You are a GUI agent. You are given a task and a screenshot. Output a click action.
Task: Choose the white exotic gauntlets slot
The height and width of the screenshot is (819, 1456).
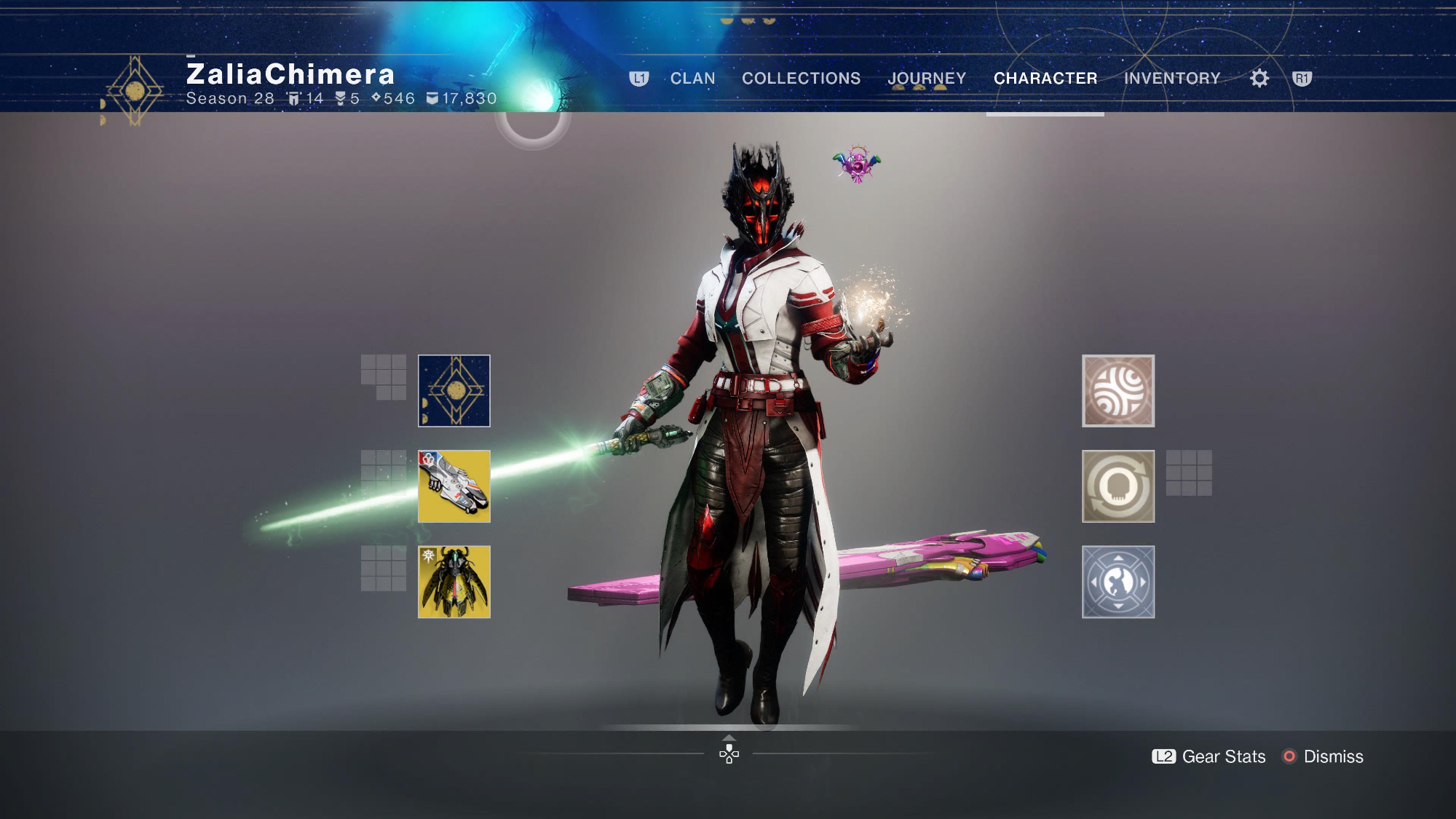454,486
